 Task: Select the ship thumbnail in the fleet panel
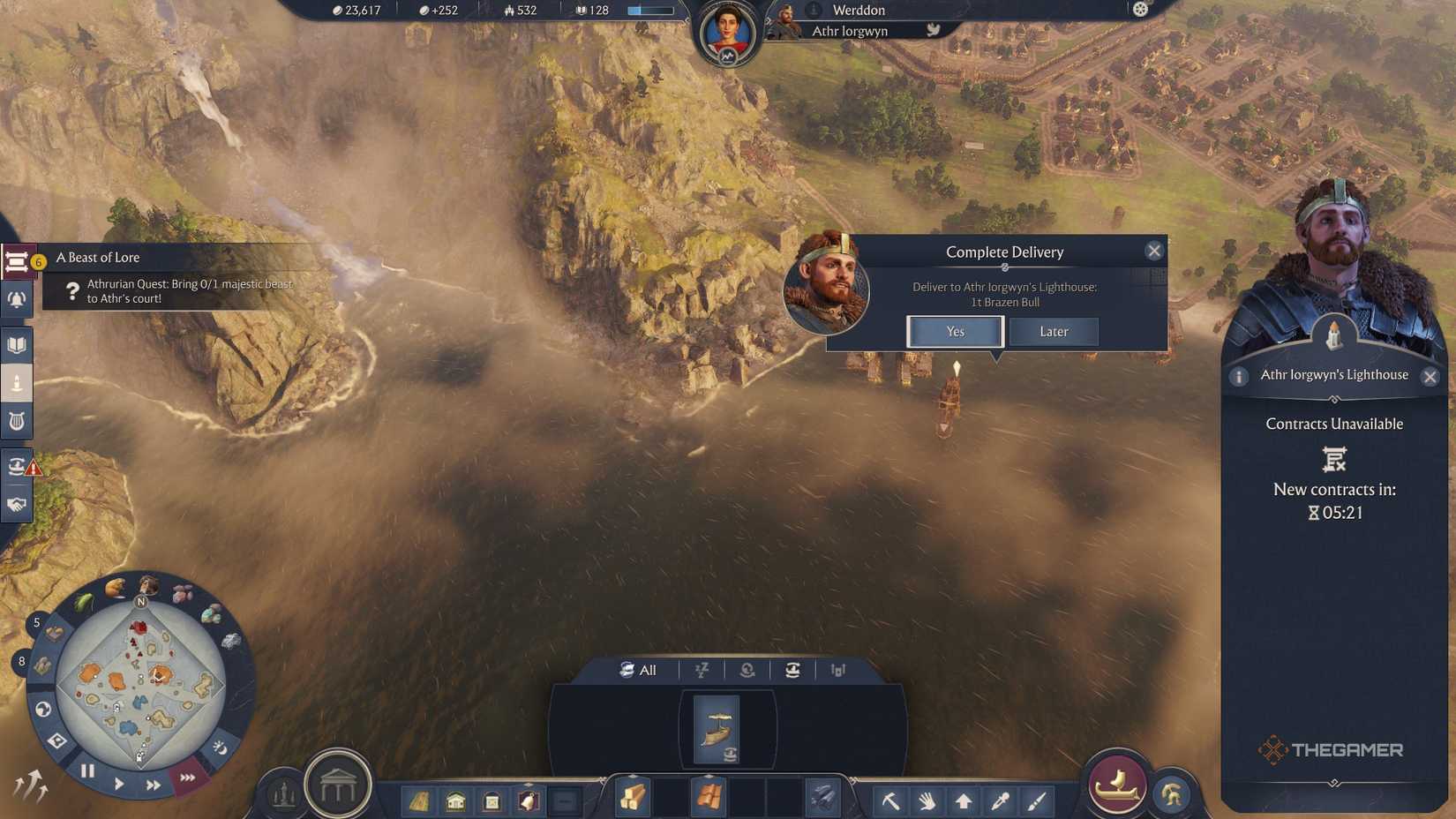(x=717, y=726)
